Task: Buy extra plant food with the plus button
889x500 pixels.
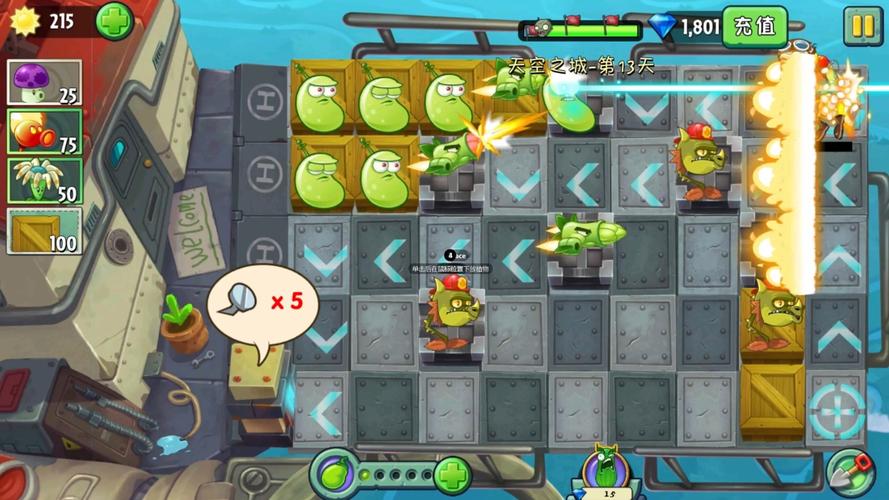Action: [452, 472]
